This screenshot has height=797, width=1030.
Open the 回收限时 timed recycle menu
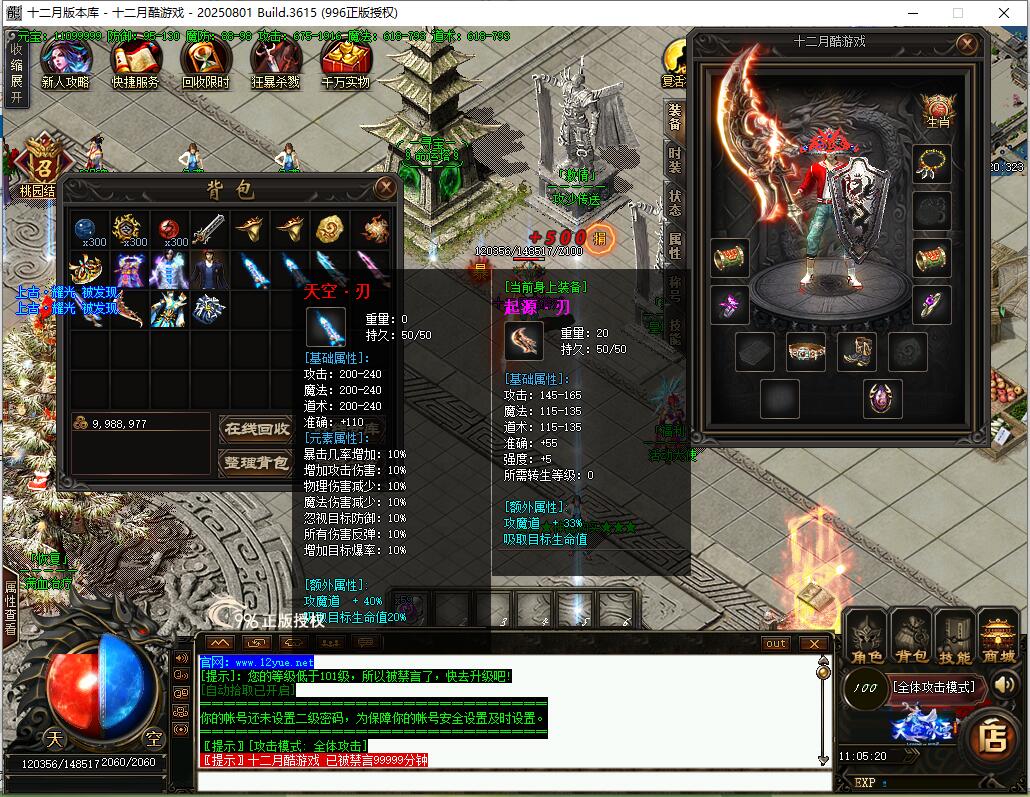coord(205,62)
